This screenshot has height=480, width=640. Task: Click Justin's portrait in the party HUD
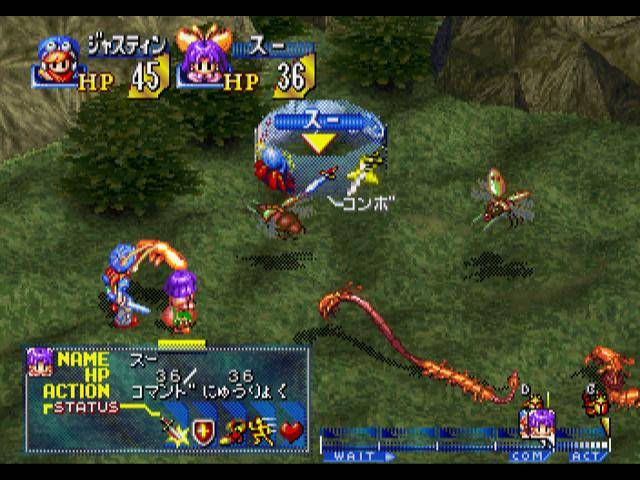point(56,62)
